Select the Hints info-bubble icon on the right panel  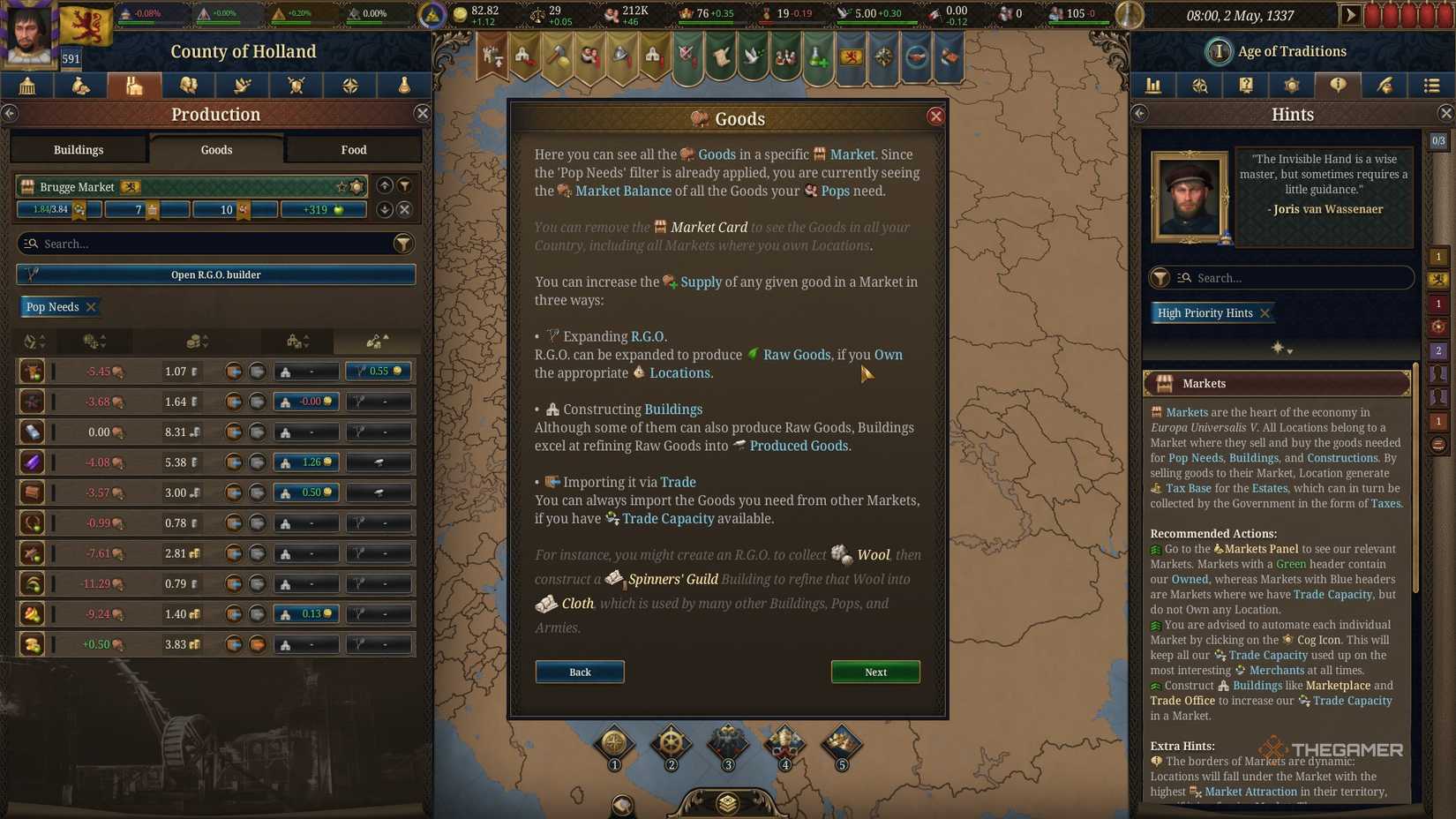tap(1338, 86)
